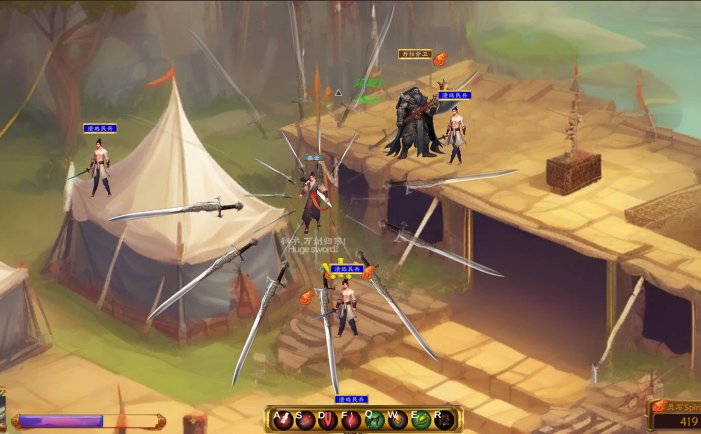Select the orange skill icon labeled W
Image resolution: width=701 pixels, height=434 pixels.
397,421
